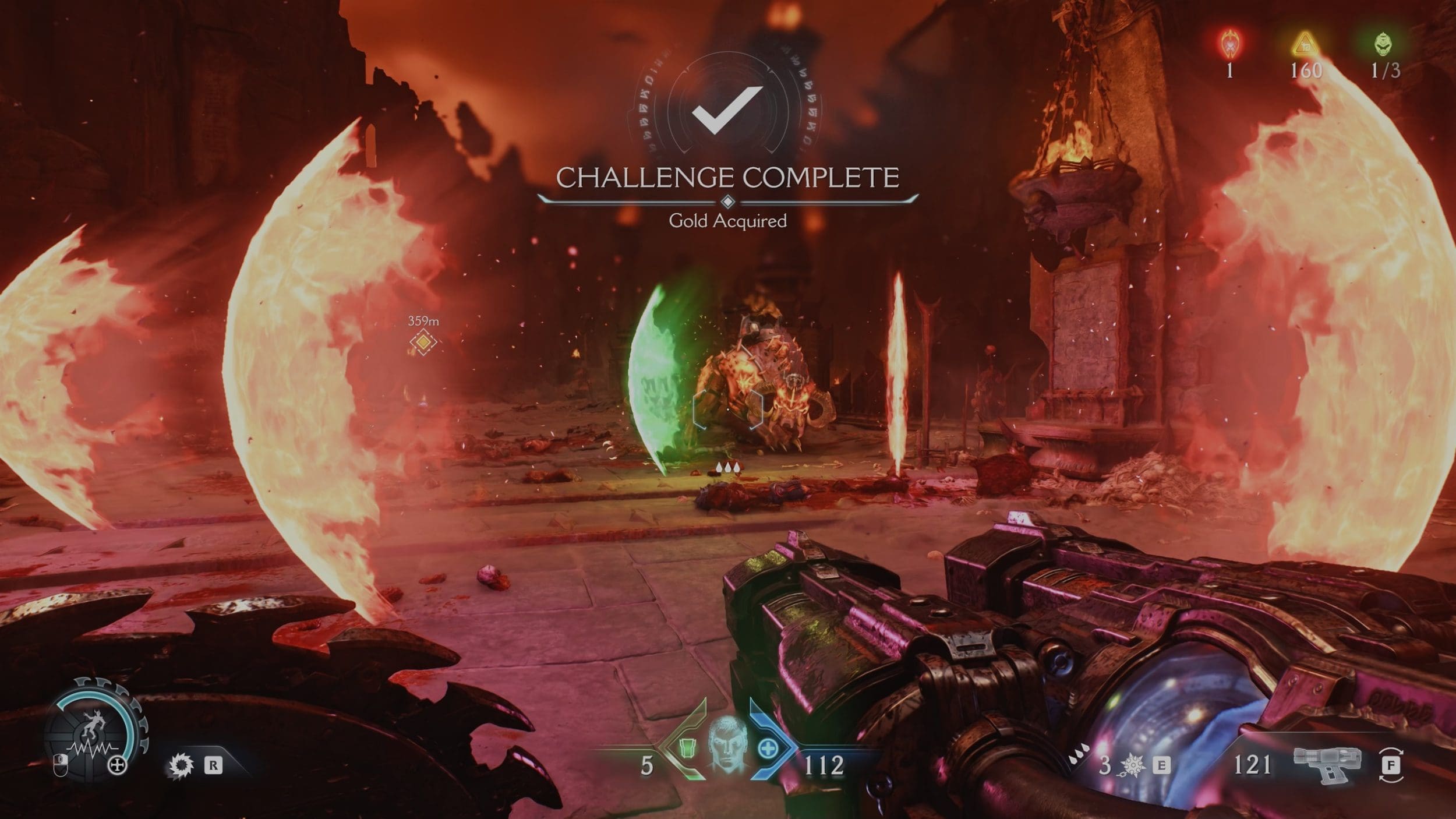Select the green armor icon
This screenshot has height=819, width=1456.
coord(686,747)
